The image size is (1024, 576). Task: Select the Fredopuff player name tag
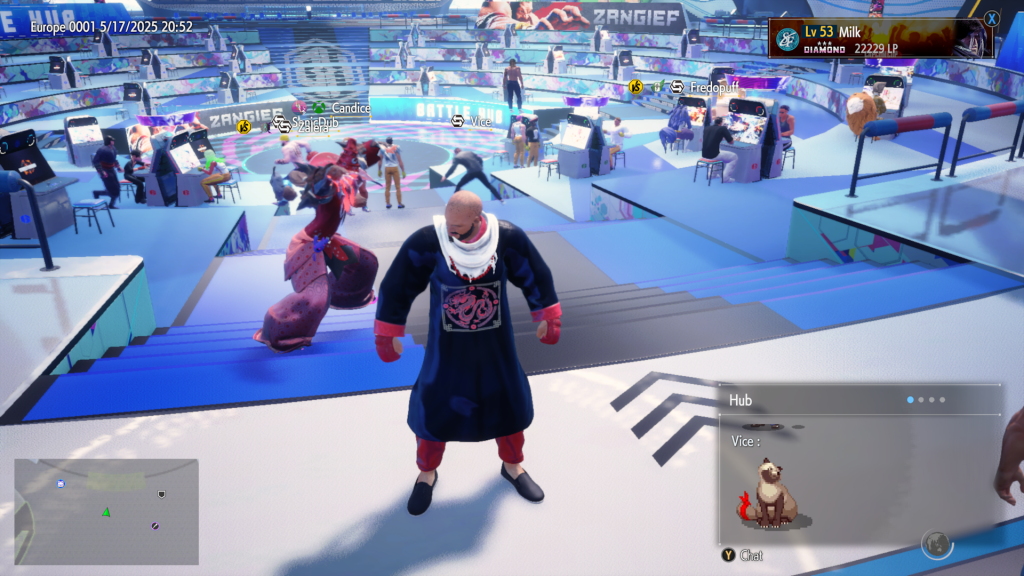point(713,88)
